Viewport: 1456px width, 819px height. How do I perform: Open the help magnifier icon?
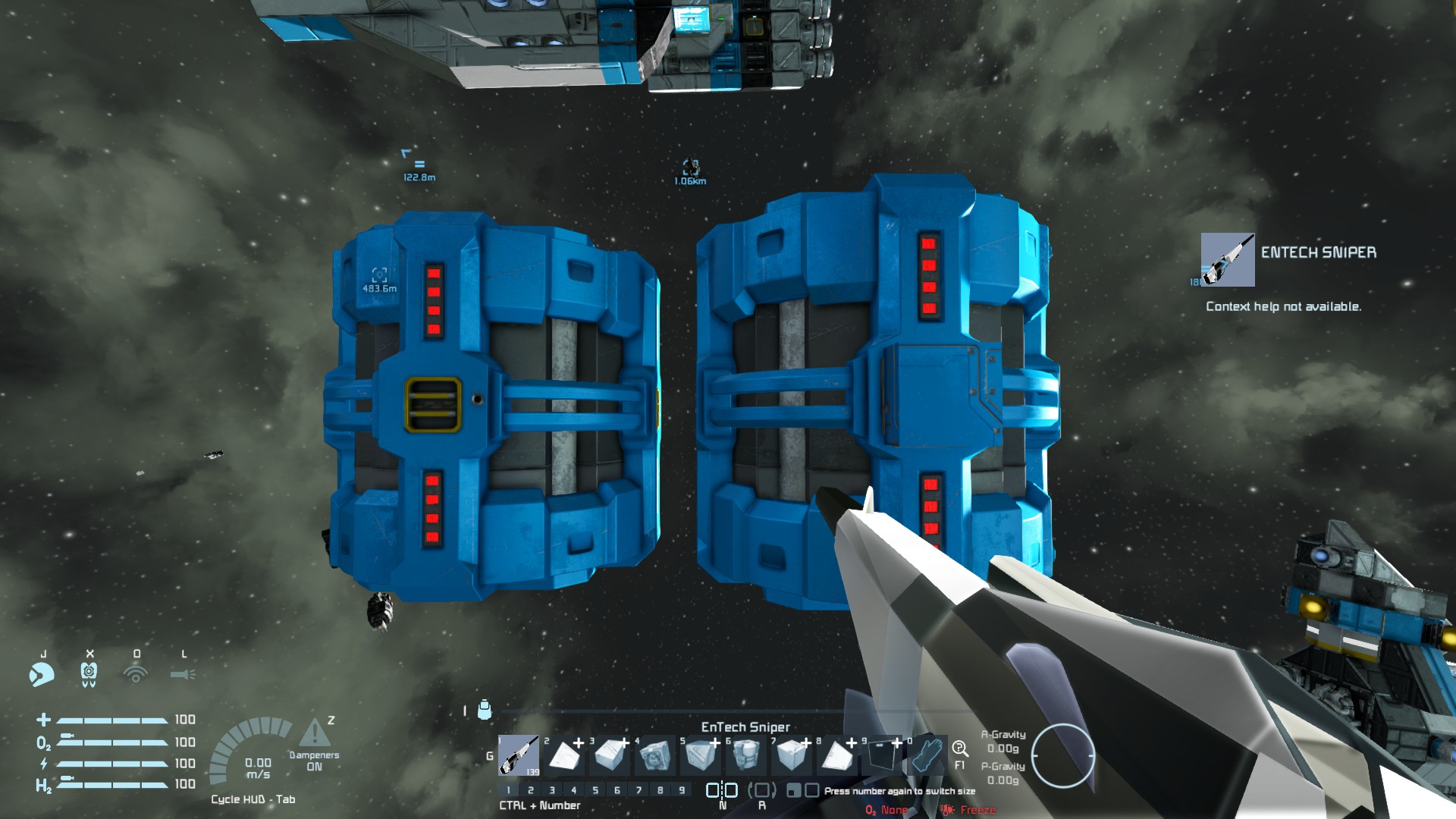[959, 749]
